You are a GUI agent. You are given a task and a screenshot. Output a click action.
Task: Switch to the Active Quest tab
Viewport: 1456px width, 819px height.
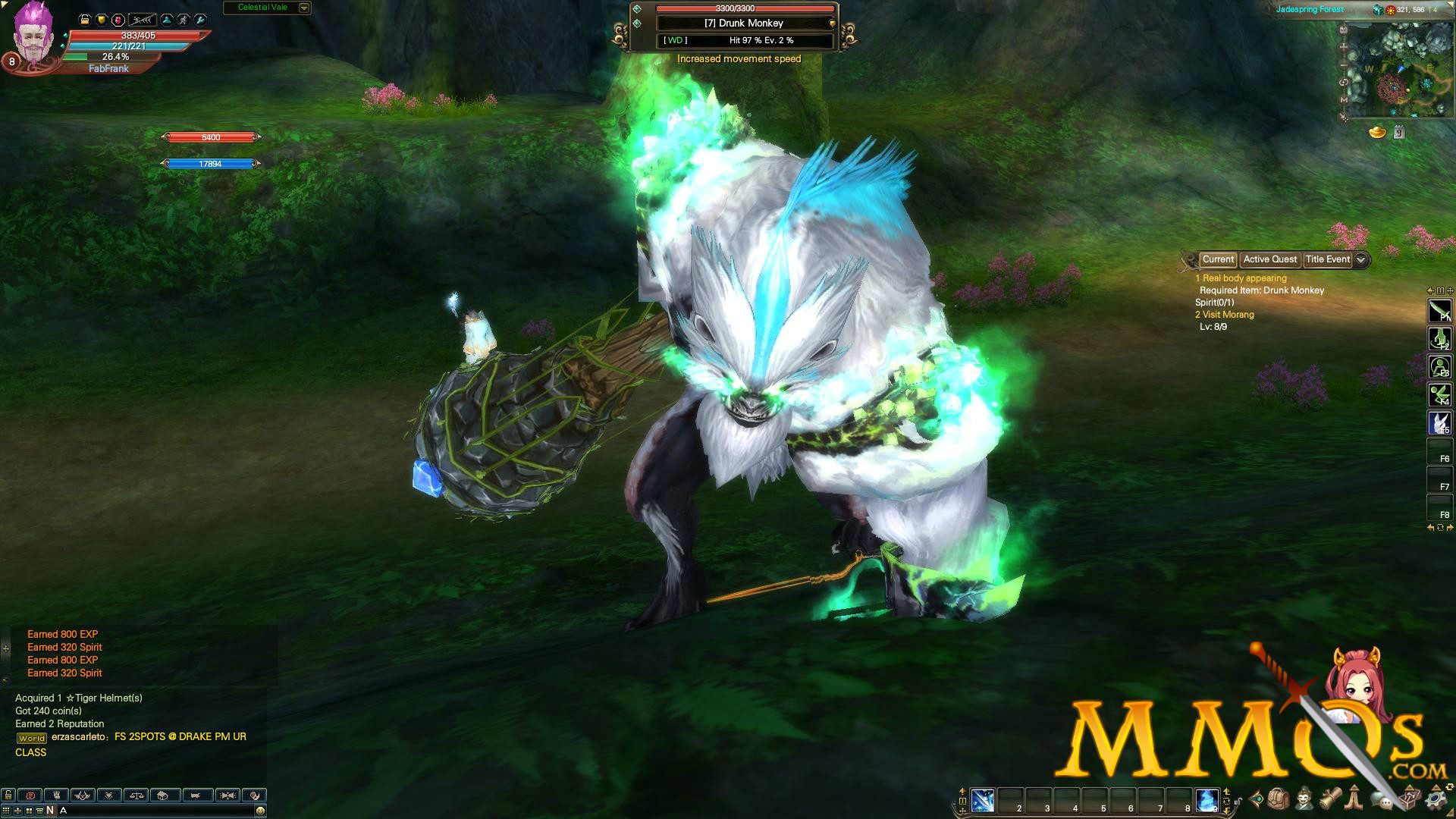pos(1269,259)
